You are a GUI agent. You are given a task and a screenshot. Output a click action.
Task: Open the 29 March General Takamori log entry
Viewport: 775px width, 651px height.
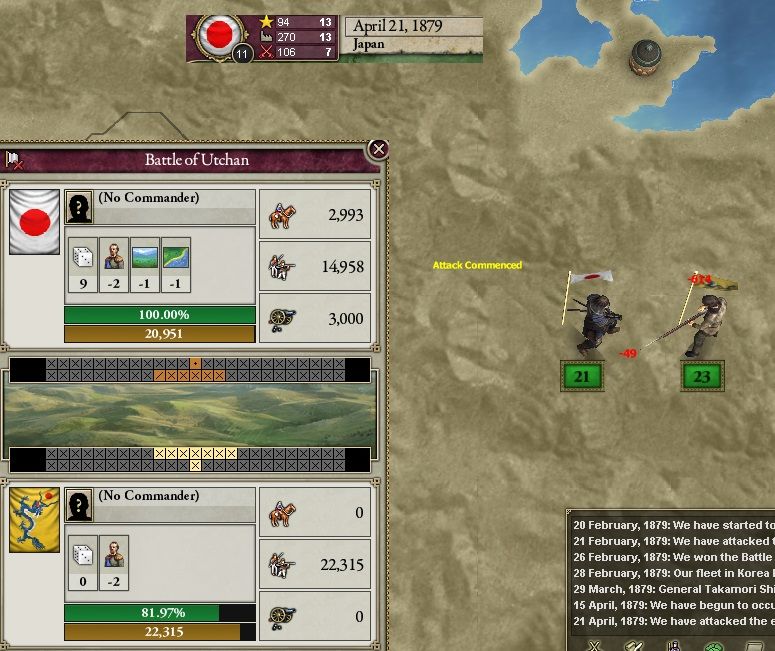point(672,589)
